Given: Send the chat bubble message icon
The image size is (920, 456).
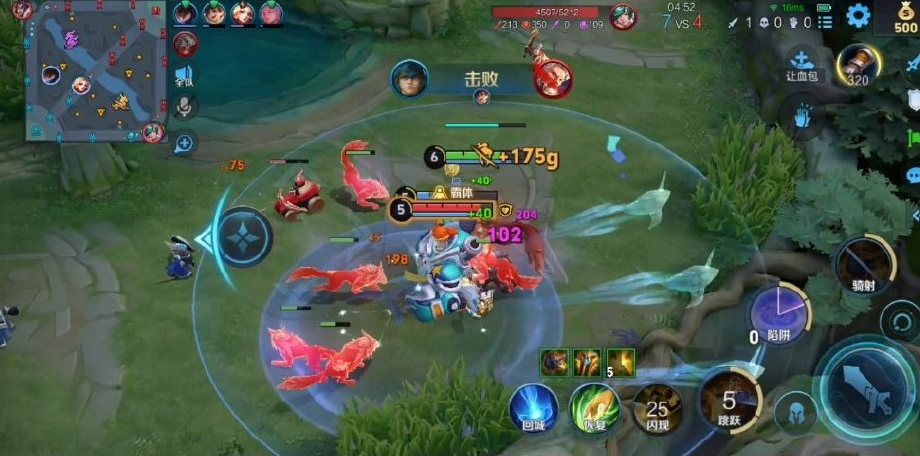Looking at the screenshot, I should pos(913,176).
